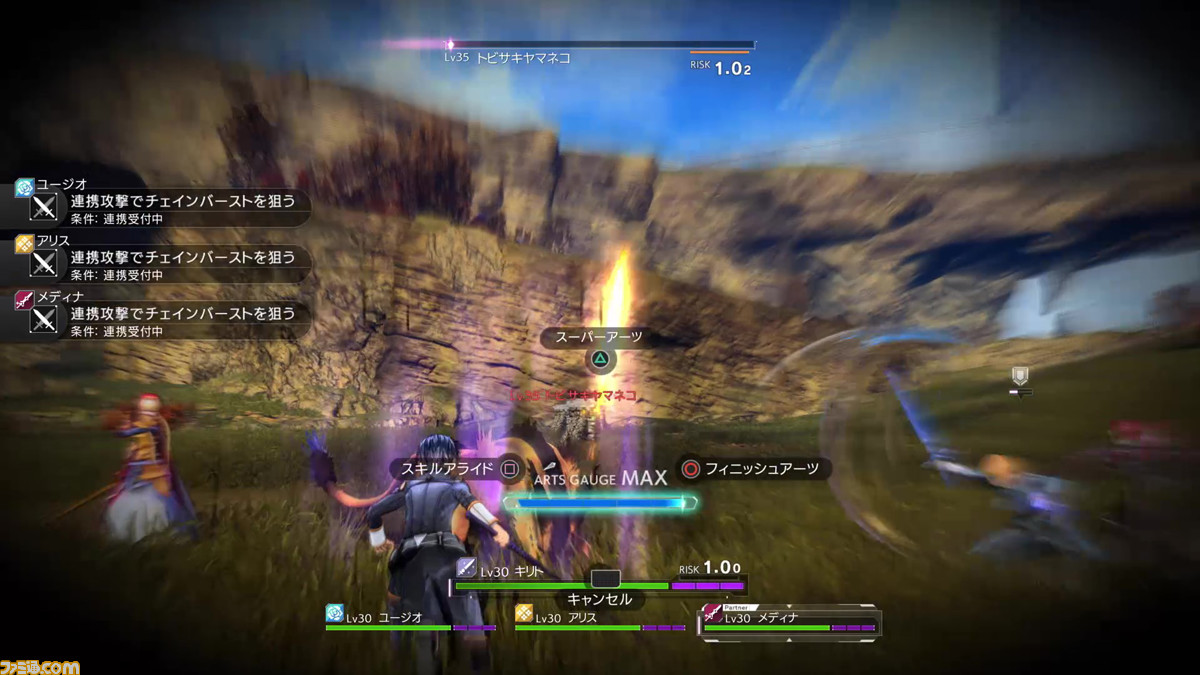
Task: Select Medina's partner status panel
Action: click(x=790, y=620)
